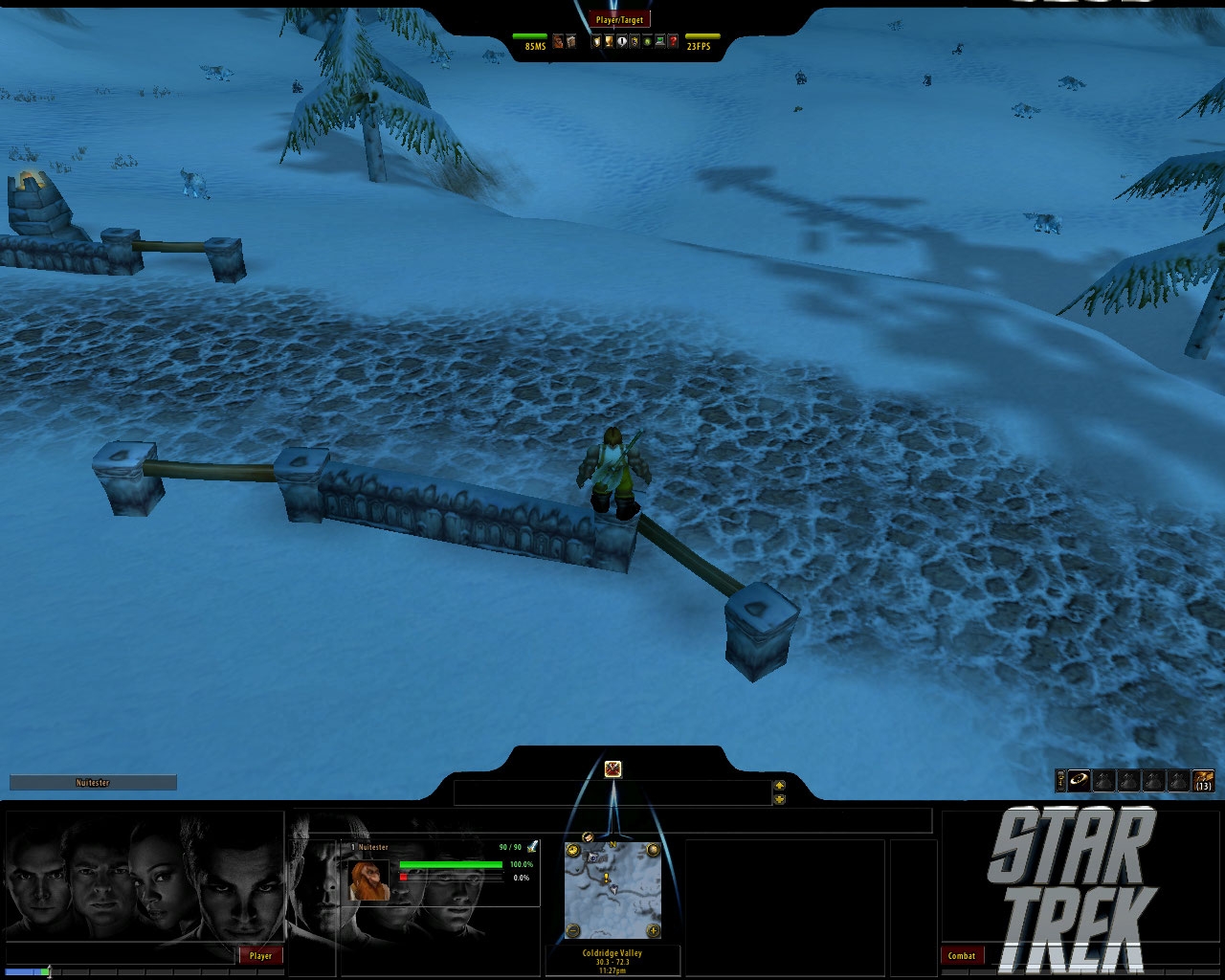Open the Socials guild tabard icon
1225x980 pixels.
click(x=635, y=41)
